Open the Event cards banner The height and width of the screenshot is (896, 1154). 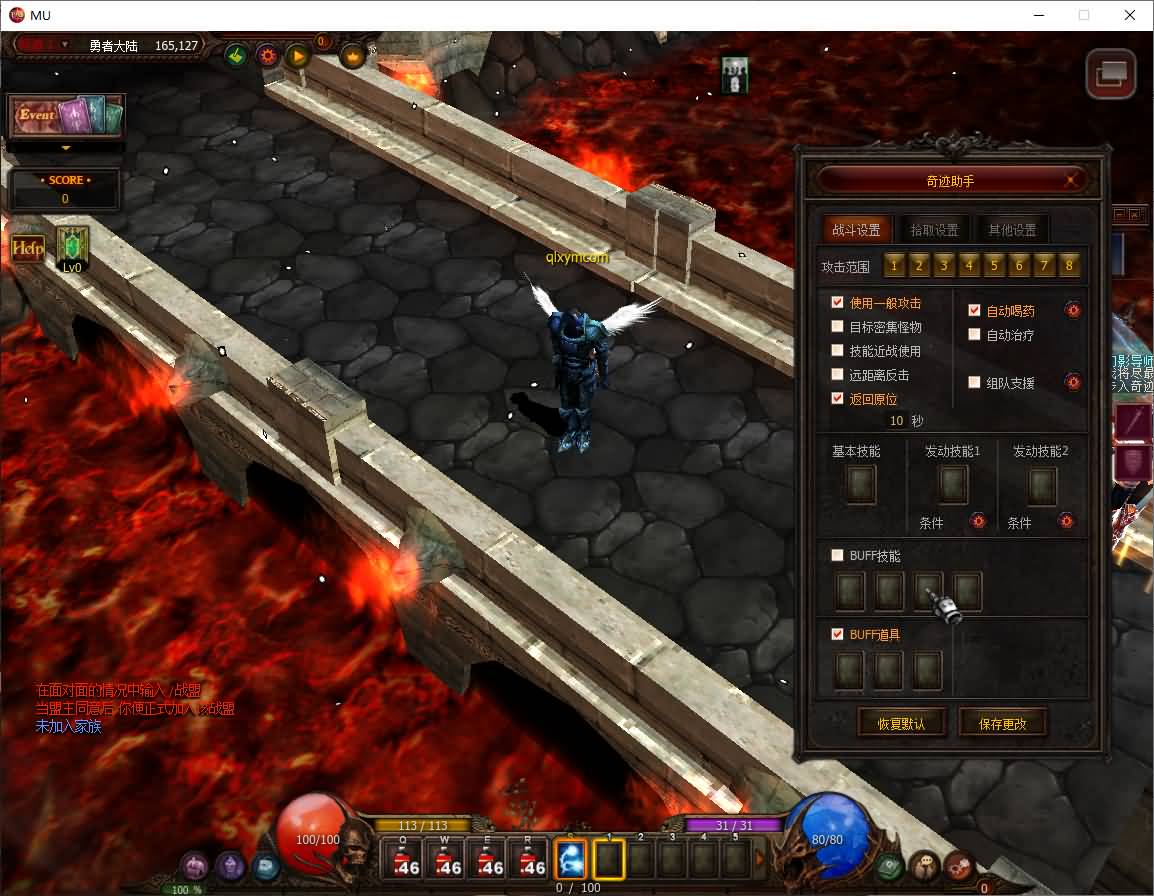pyautogui.click(x=66, y=116)
